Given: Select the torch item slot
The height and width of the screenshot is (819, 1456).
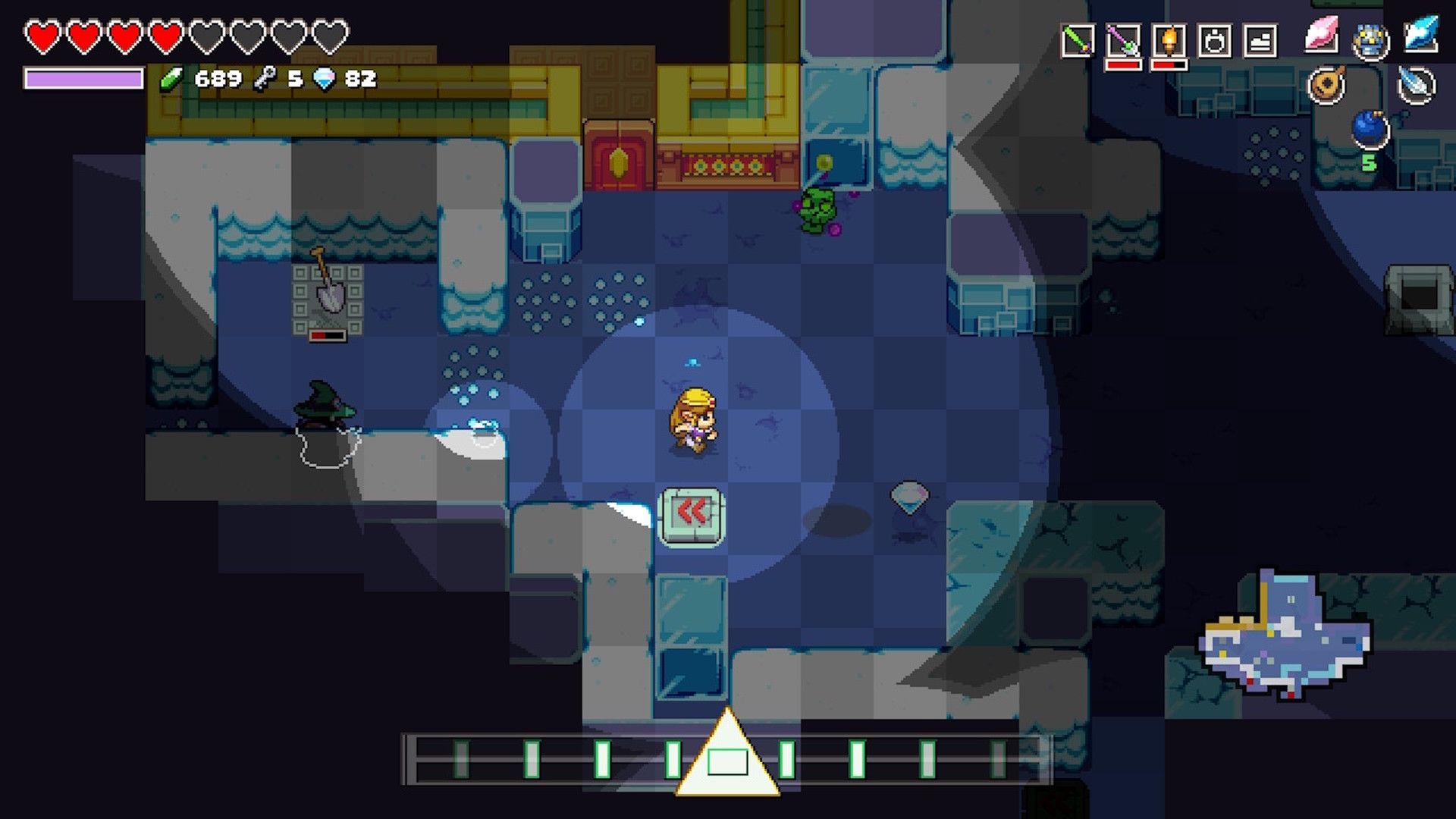Looking at the screenshot, I should (1169, 40).
